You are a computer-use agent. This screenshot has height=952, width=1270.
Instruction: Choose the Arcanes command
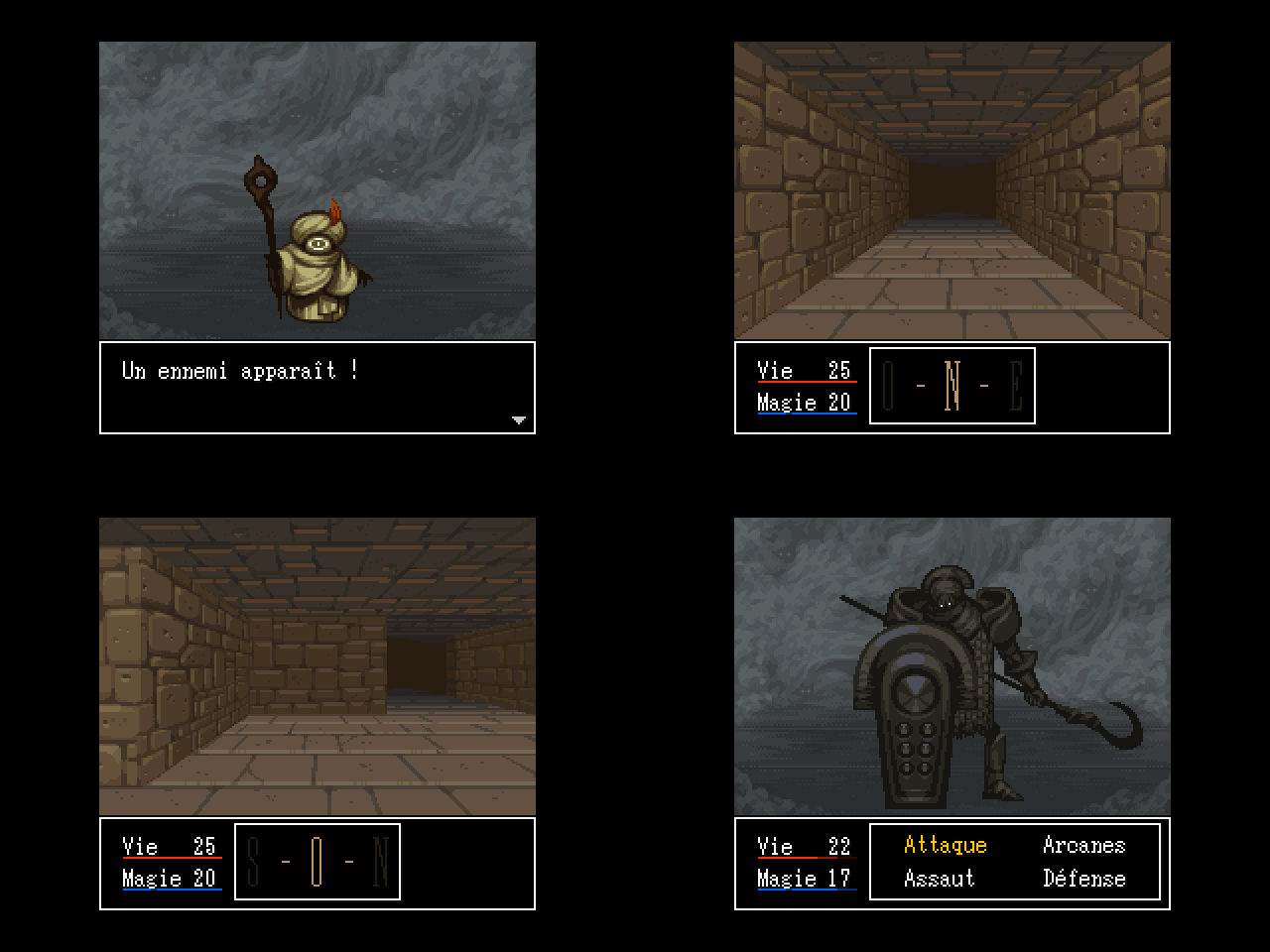tap(1083, 845)
